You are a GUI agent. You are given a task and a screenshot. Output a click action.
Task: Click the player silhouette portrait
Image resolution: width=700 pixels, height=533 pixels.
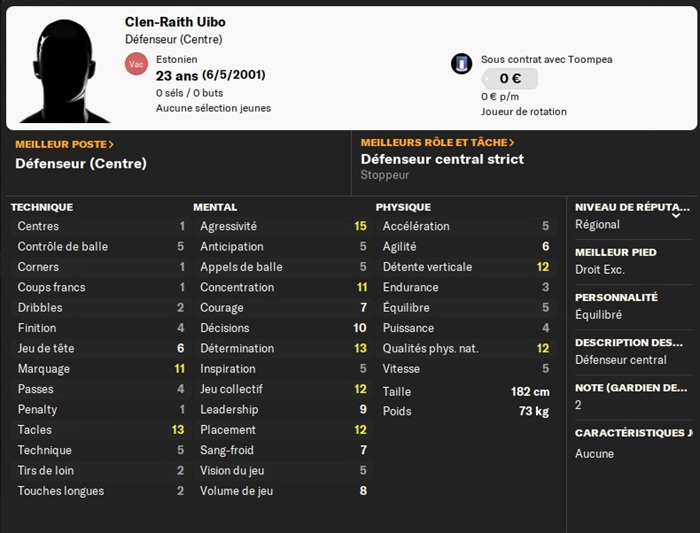pos(64,68)
